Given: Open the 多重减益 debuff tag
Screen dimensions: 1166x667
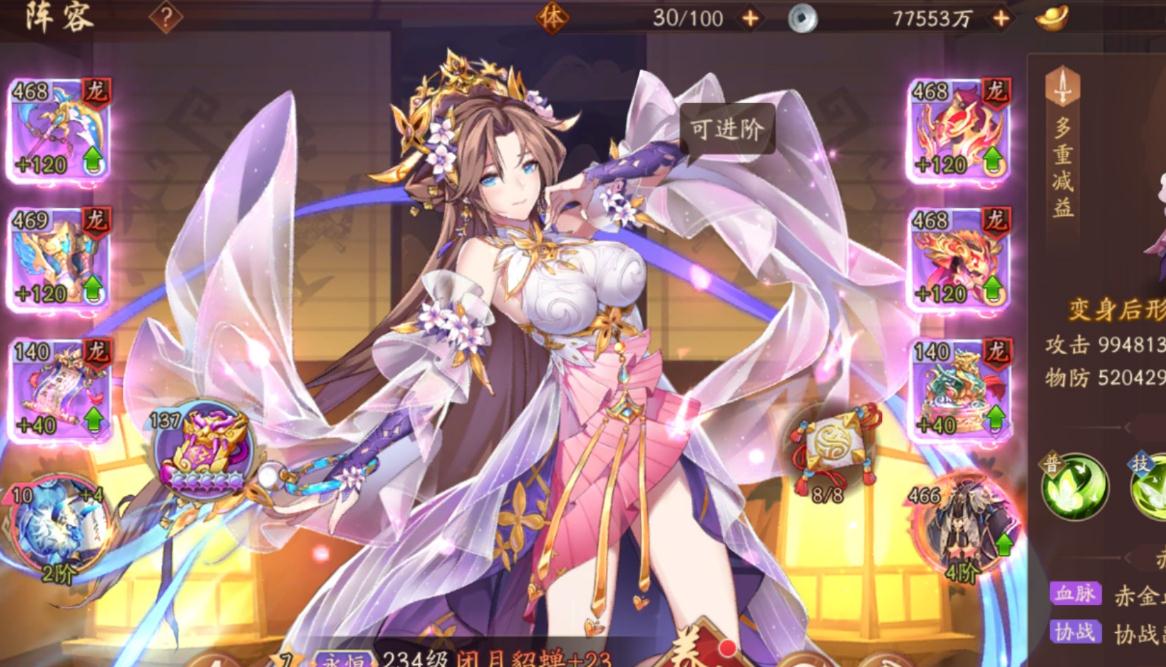Looking at the screenshot, I should [x=1062, y=150].
